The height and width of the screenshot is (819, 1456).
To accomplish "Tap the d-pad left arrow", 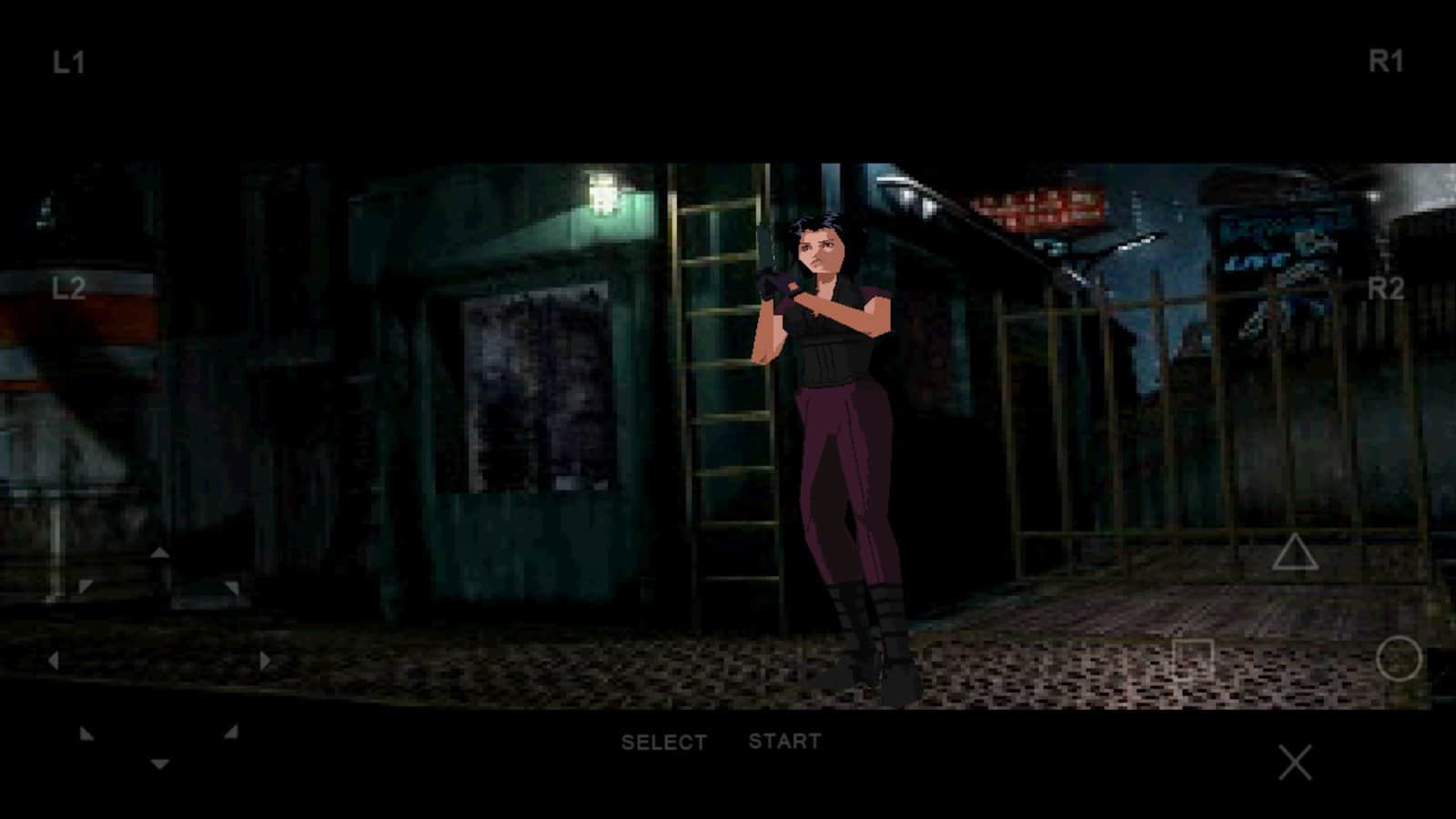I will (x=54, y=660).
